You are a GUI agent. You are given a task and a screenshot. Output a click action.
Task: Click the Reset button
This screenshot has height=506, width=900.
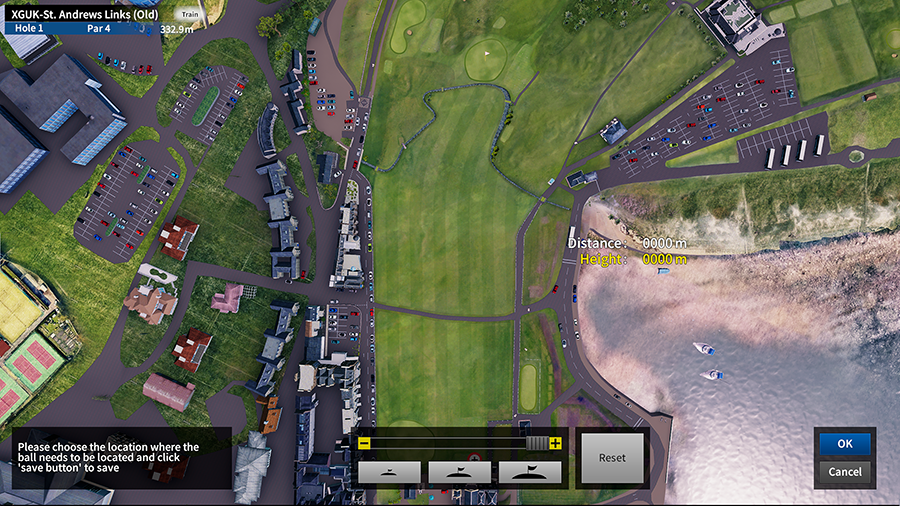click(612, 458)
